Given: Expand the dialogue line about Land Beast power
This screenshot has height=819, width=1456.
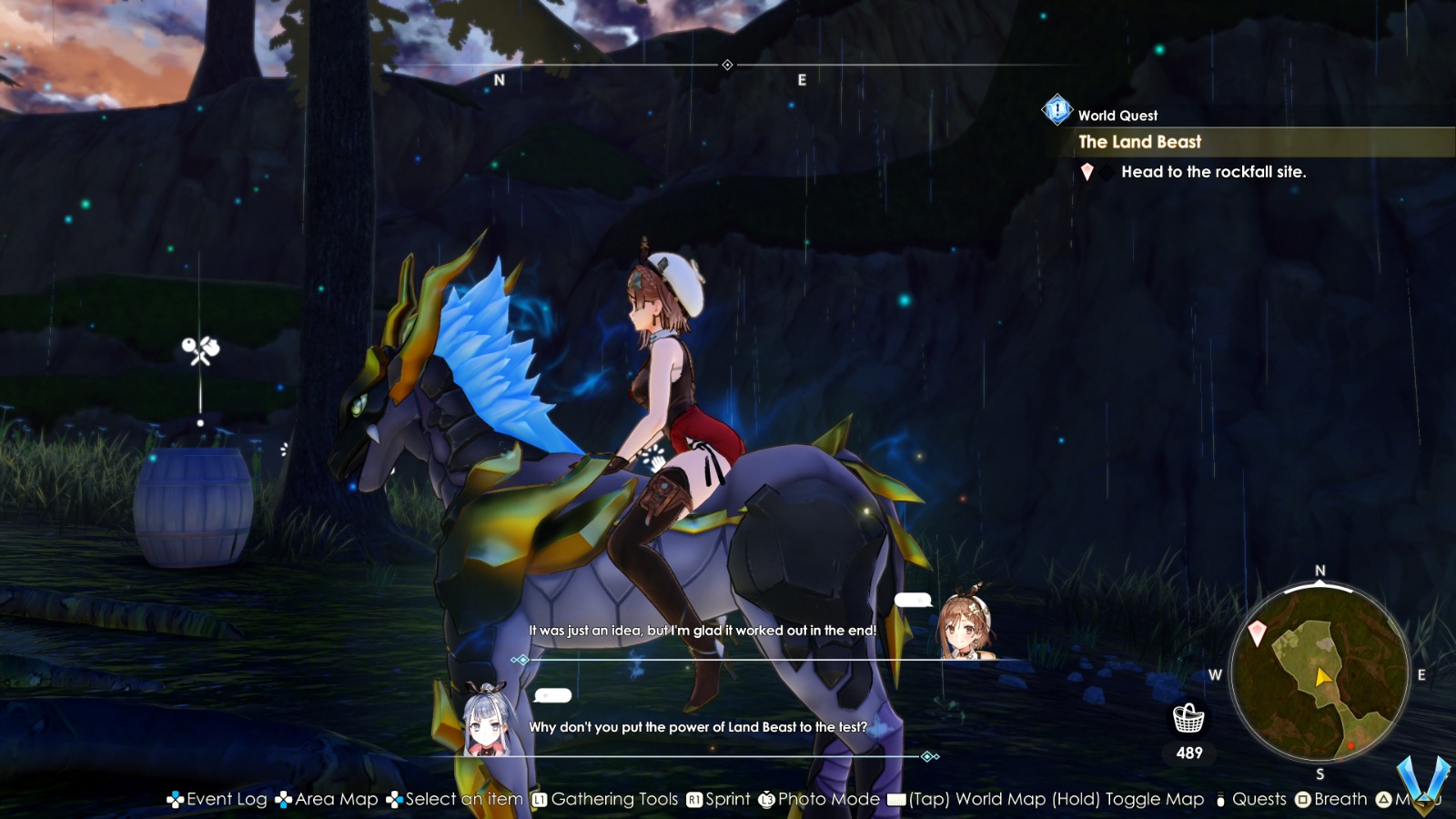Looking at the screenshot, I should pyautogui.click(x=701, y=726).
